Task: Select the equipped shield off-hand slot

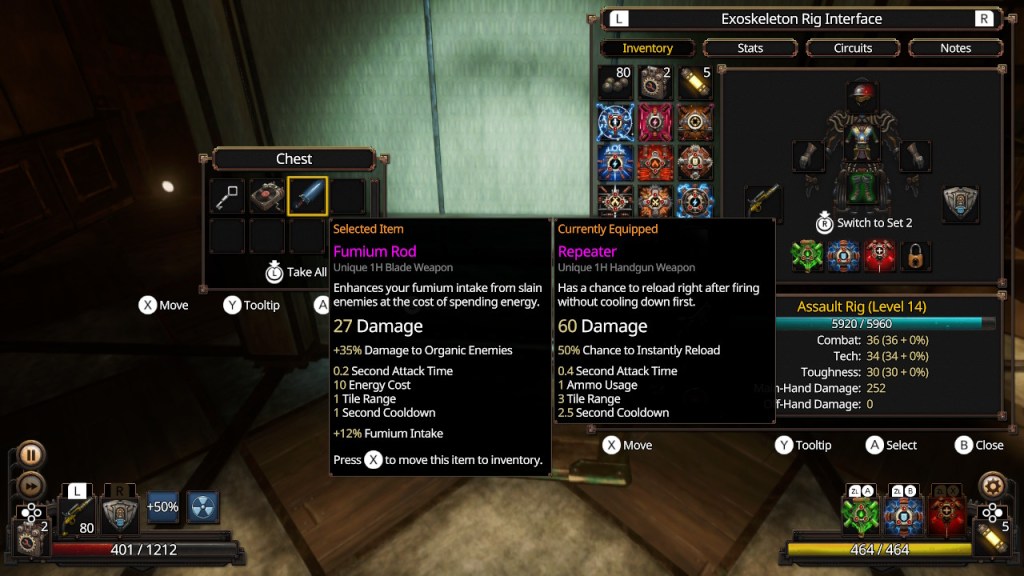Action: click(x=961, y=204)
